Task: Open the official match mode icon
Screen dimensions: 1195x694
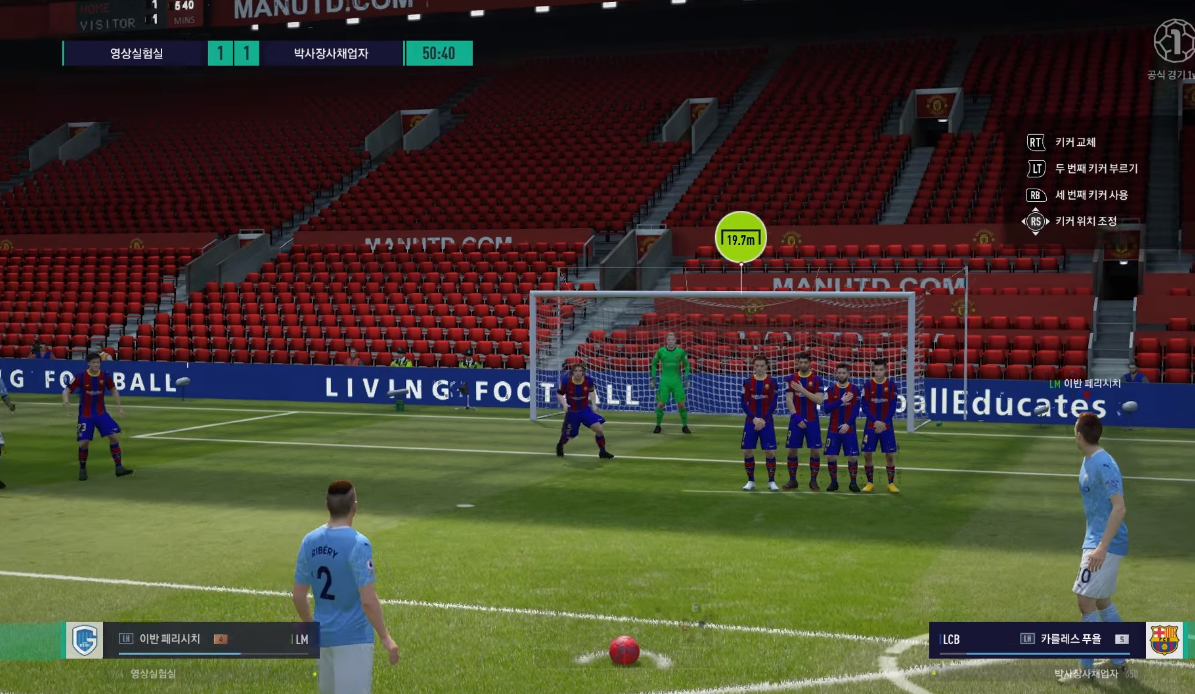Action: click(x=1173, y=42)
